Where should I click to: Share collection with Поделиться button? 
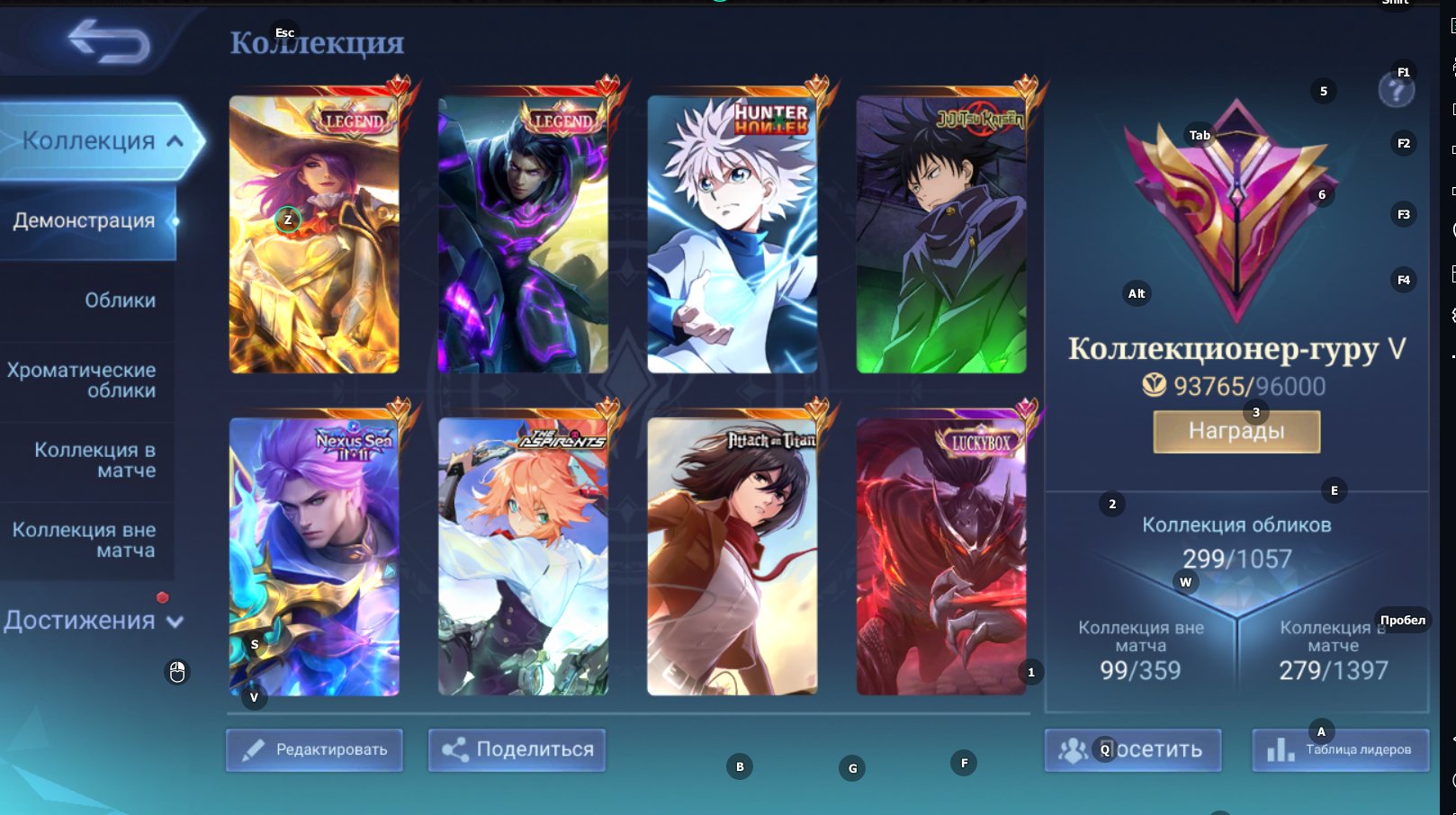[517, 750]
